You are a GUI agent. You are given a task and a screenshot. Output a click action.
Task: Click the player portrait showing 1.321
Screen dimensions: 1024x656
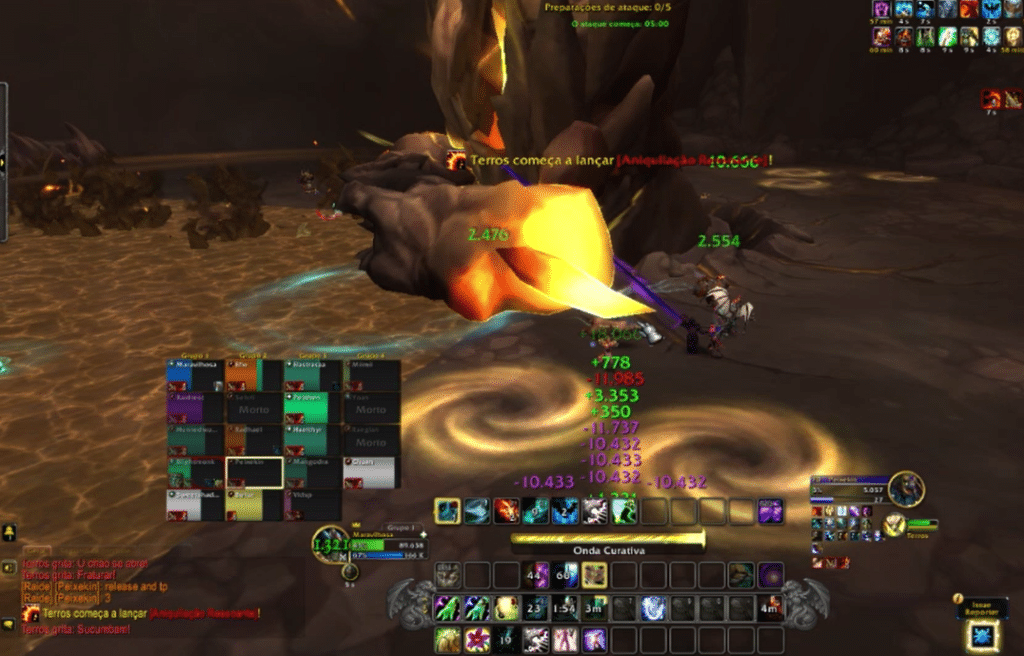pyautogui.click(x=329, y=545)
